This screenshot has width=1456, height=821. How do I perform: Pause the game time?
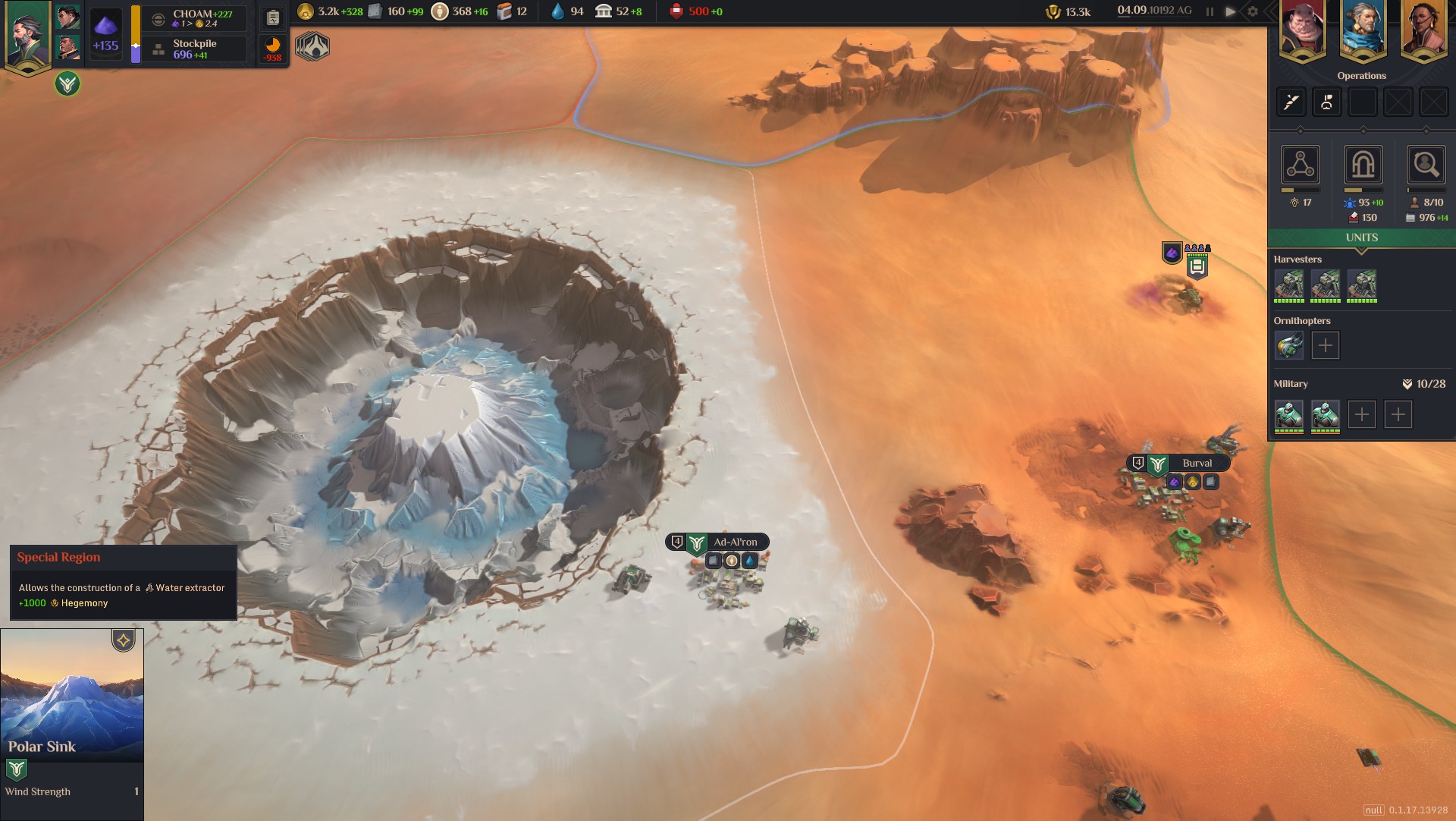click(x=1210, y=11)
